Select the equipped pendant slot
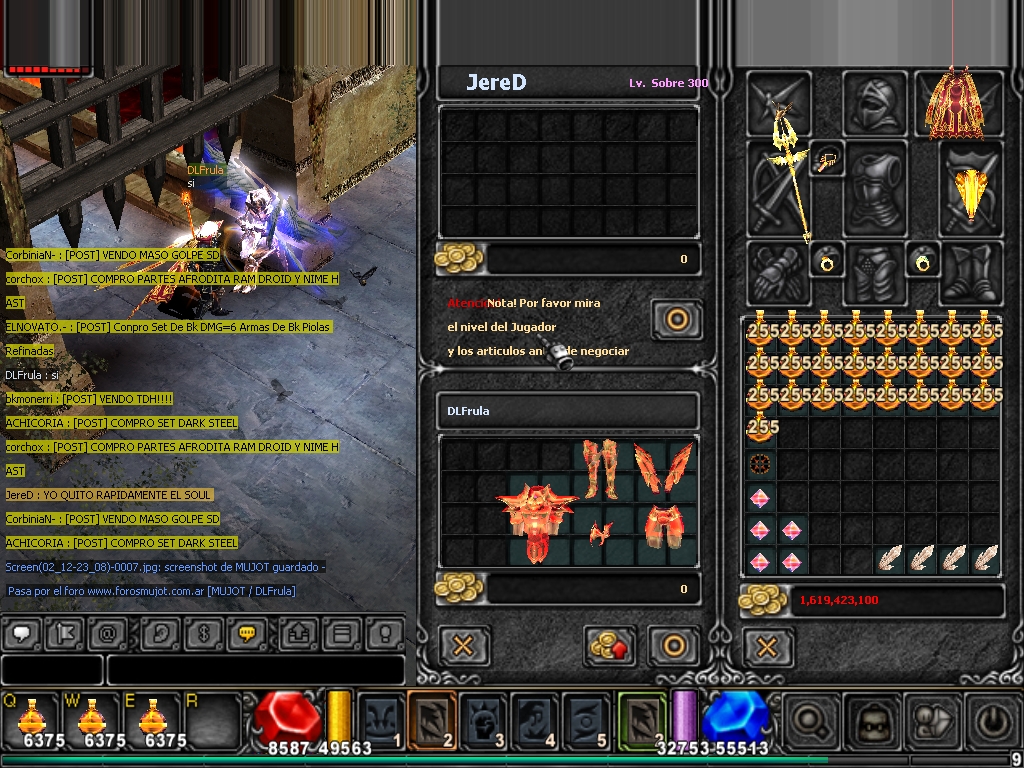This screenshot has width=1024, height=768. point(828,160)
